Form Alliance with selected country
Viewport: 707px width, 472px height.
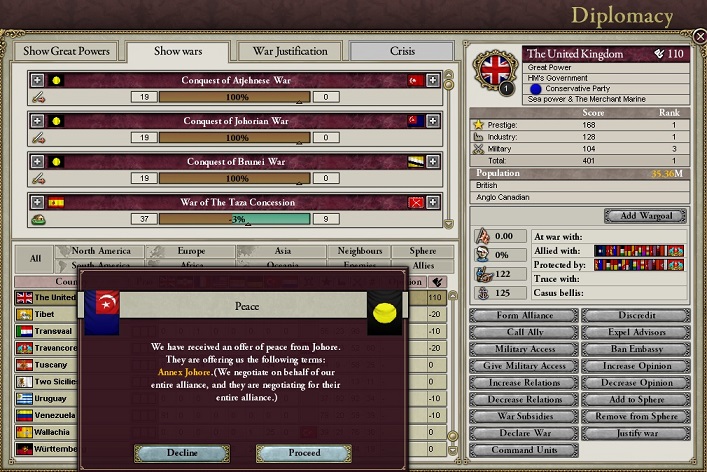524,316
